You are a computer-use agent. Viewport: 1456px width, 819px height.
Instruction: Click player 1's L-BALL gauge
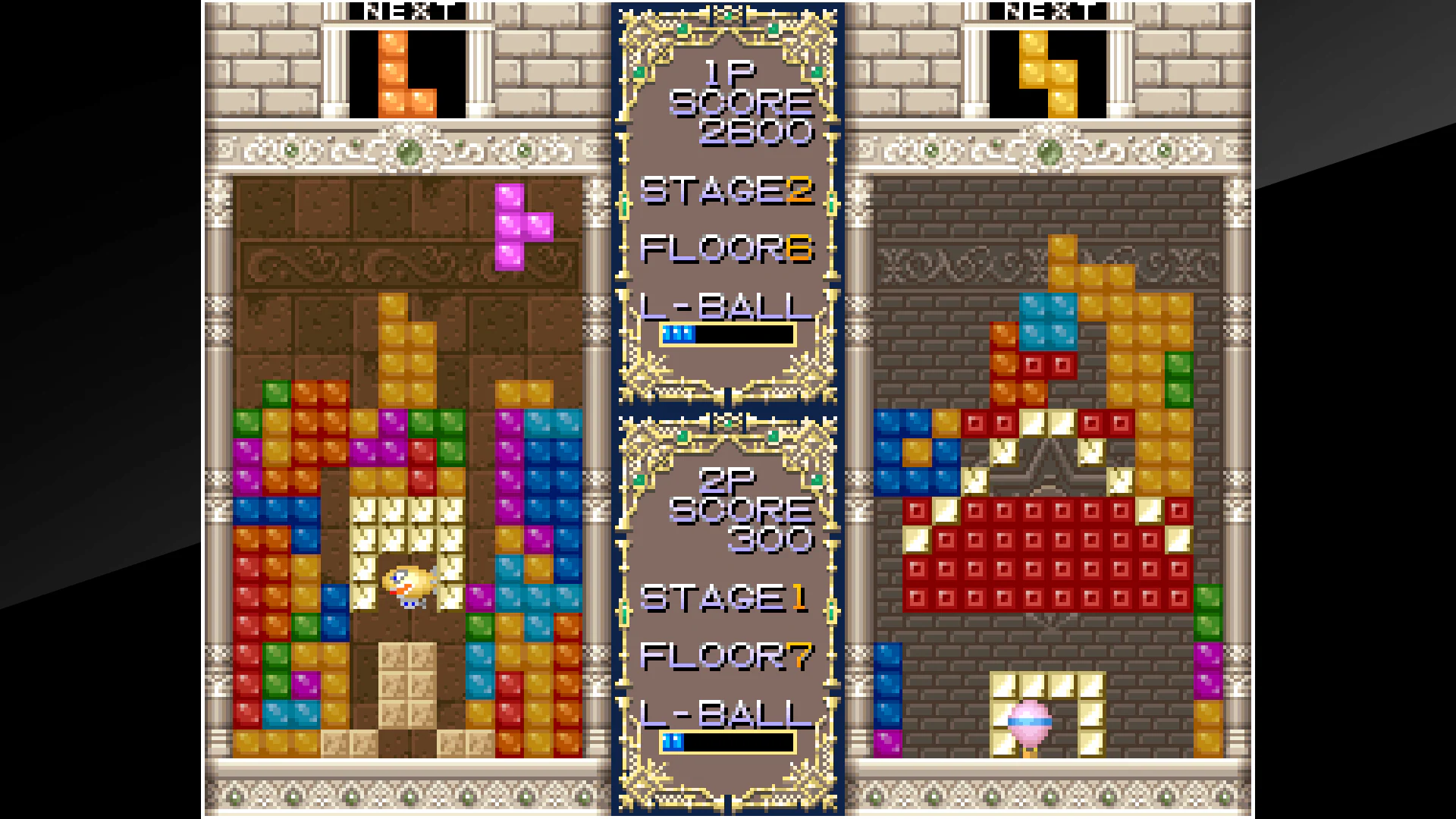pyautogui.click(x=726, y=334)
